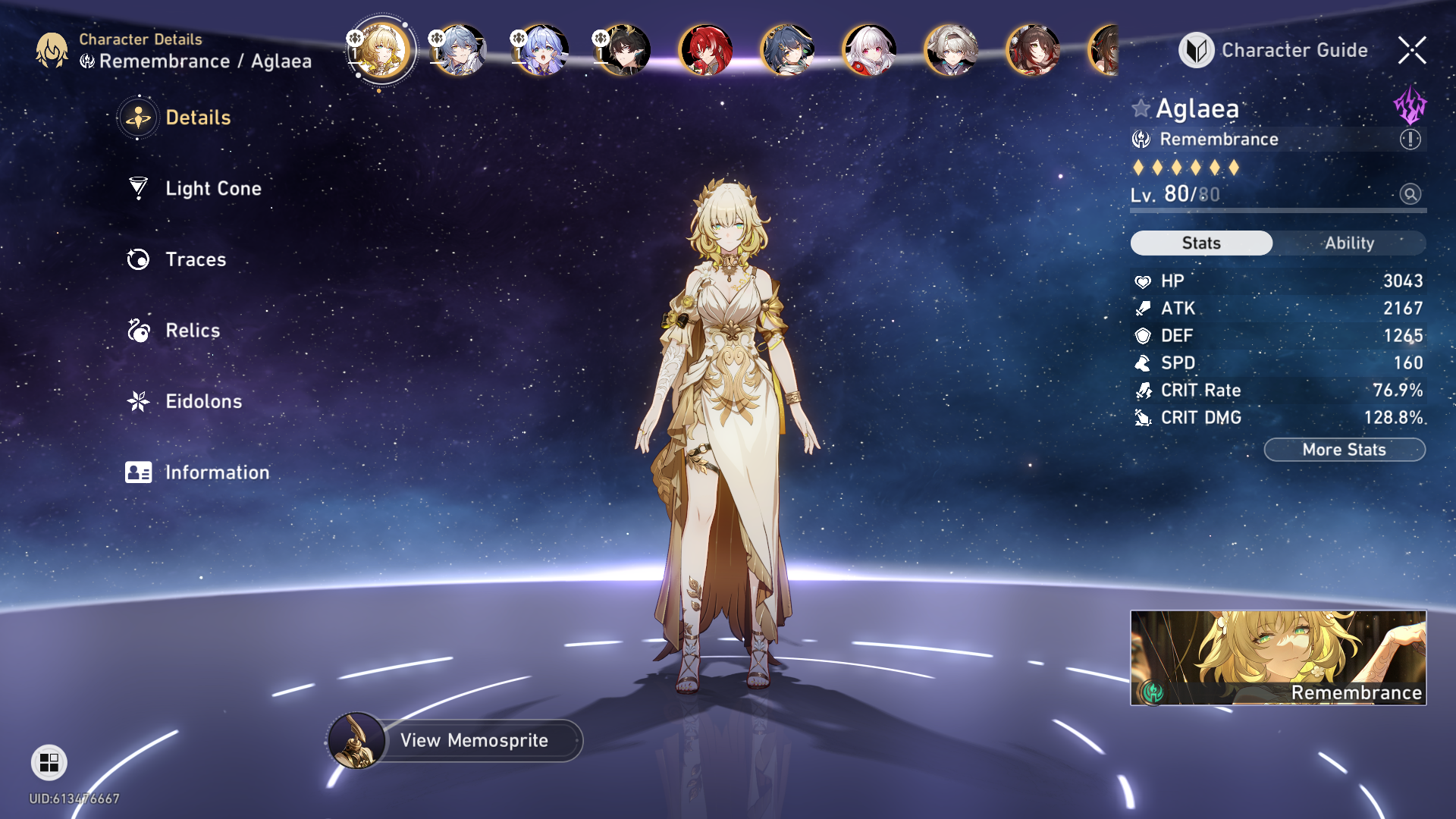The width and height of the screenshot is (1456, 819).
Task: Open More Stats
Action: pyautogui.click(x=1344, y=450)
